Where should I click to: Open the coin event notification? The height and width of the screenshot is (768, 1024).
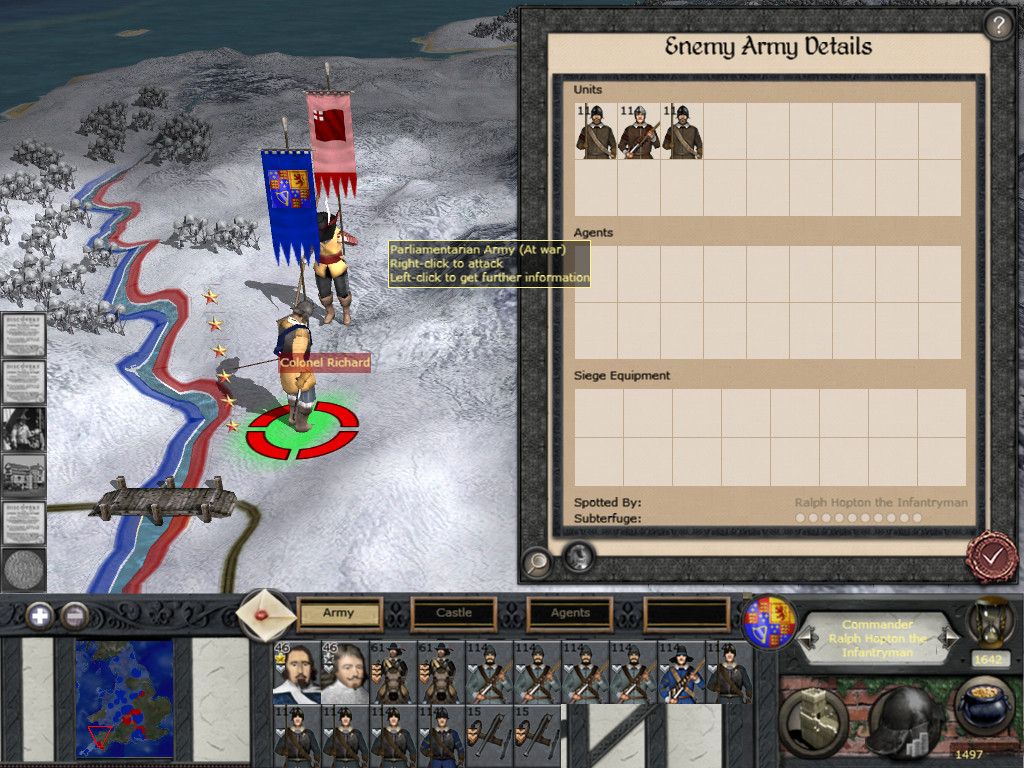[x=22, y=570]
